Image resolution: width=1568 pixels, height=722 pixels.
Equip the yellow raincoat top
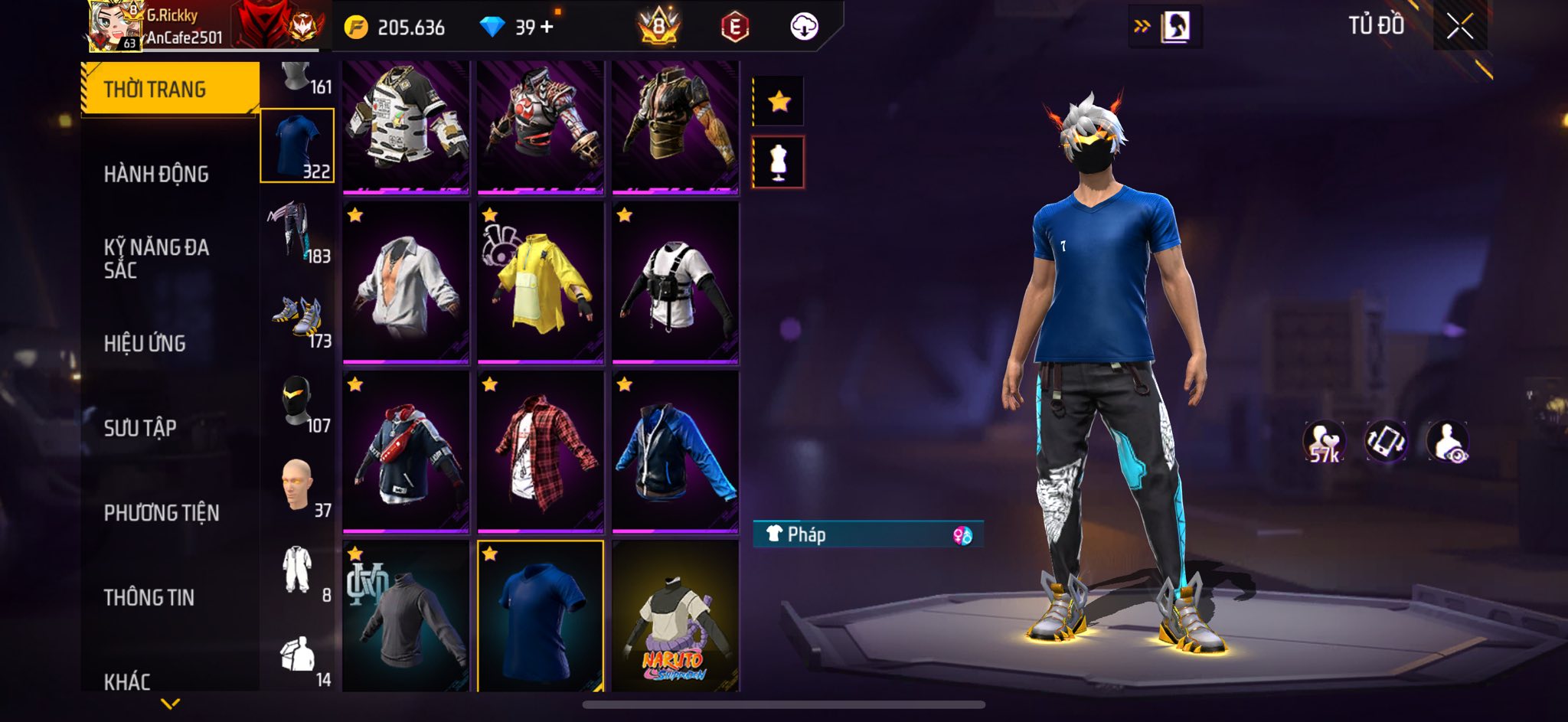(x=541, y=283)
